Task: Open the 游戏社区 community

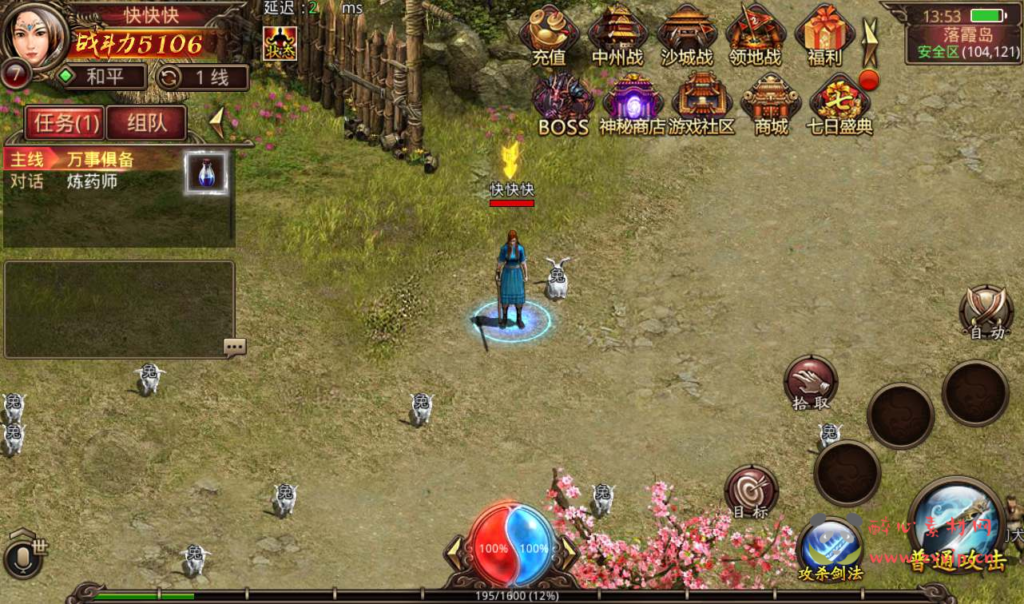Action: click(x=702, y=103)
